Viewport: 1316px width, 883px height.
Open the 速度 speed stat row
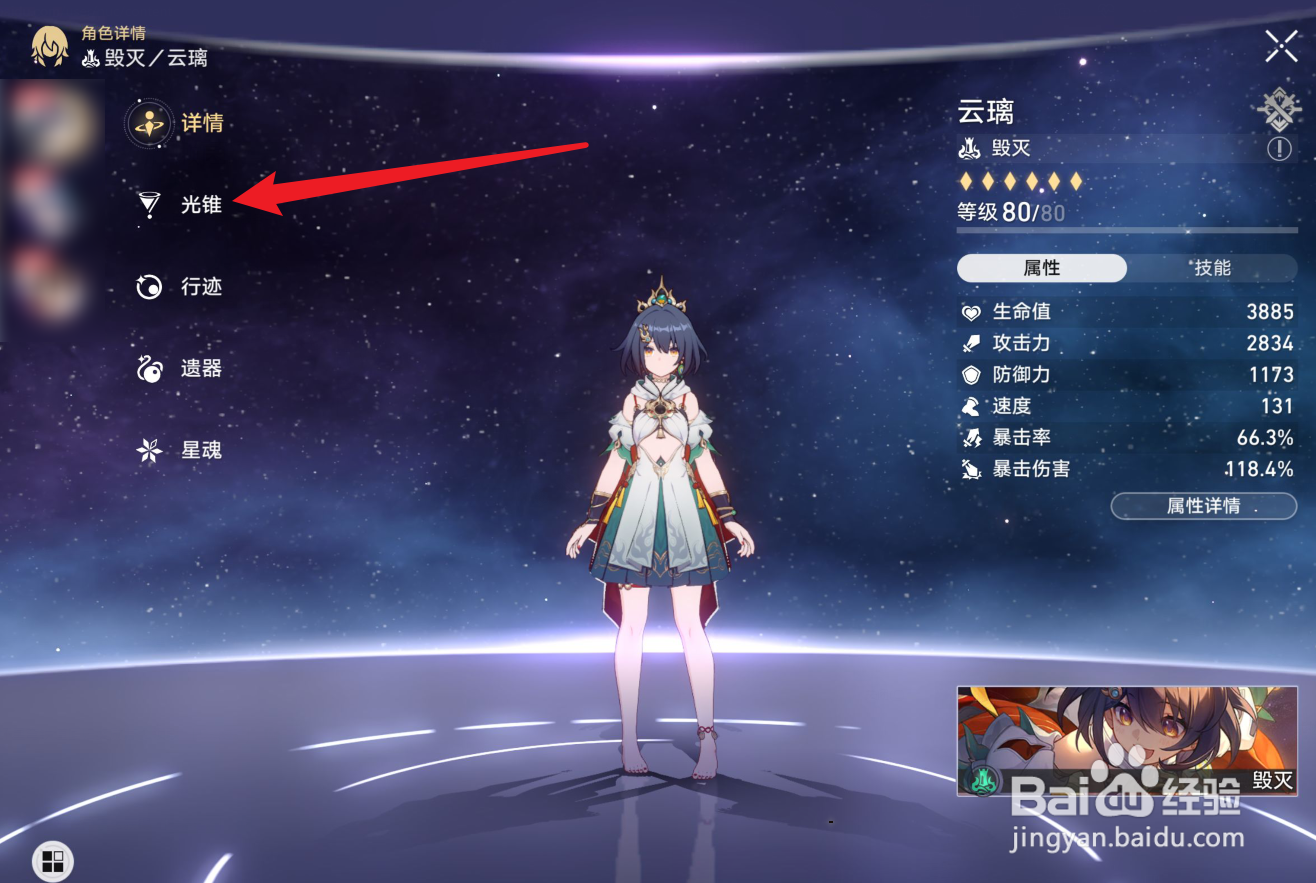point(1120,406)
